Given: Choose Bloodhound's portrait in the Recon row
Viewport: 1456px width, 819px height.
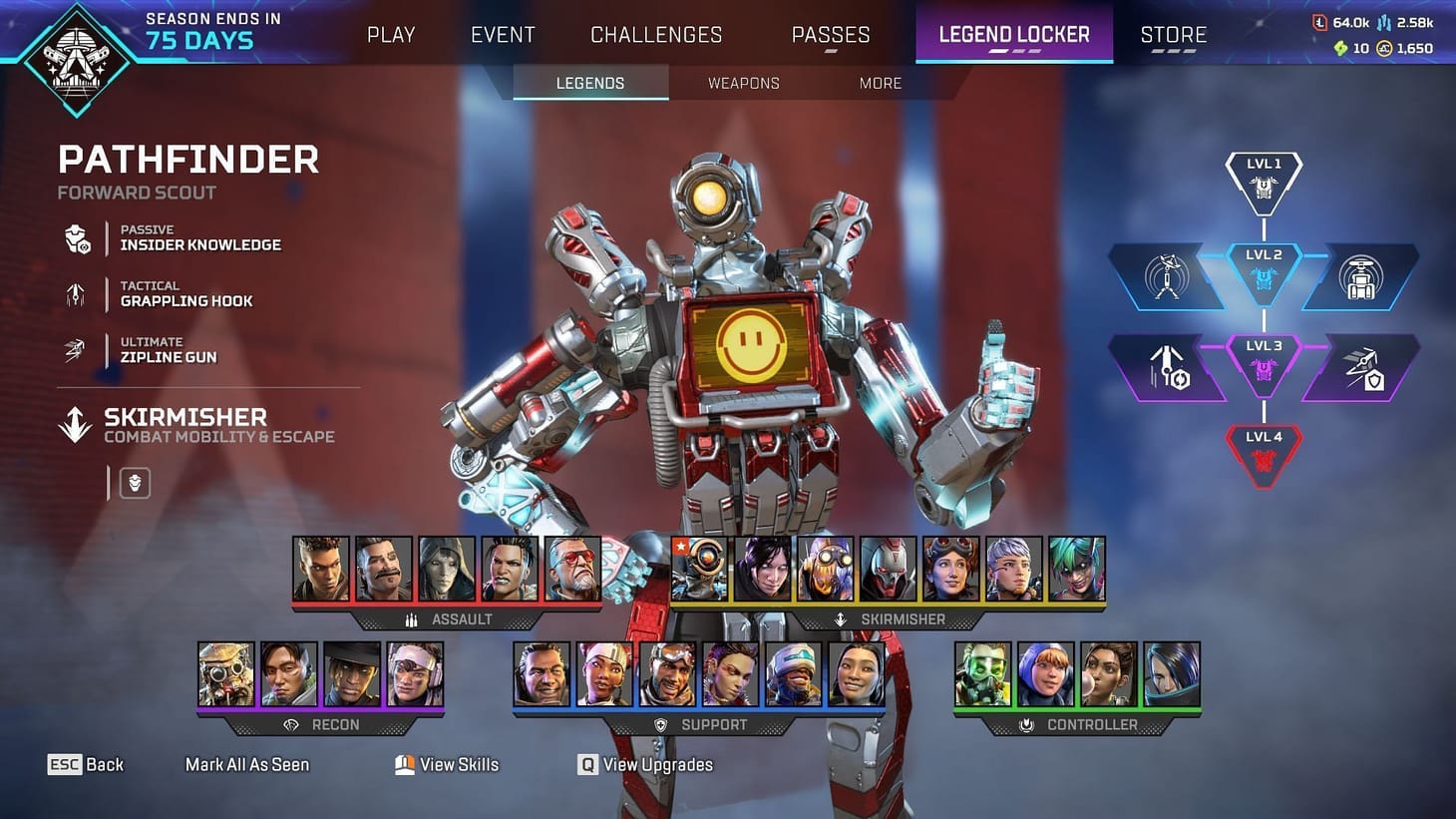Looking at the screenshot, I should coord(226,673).
